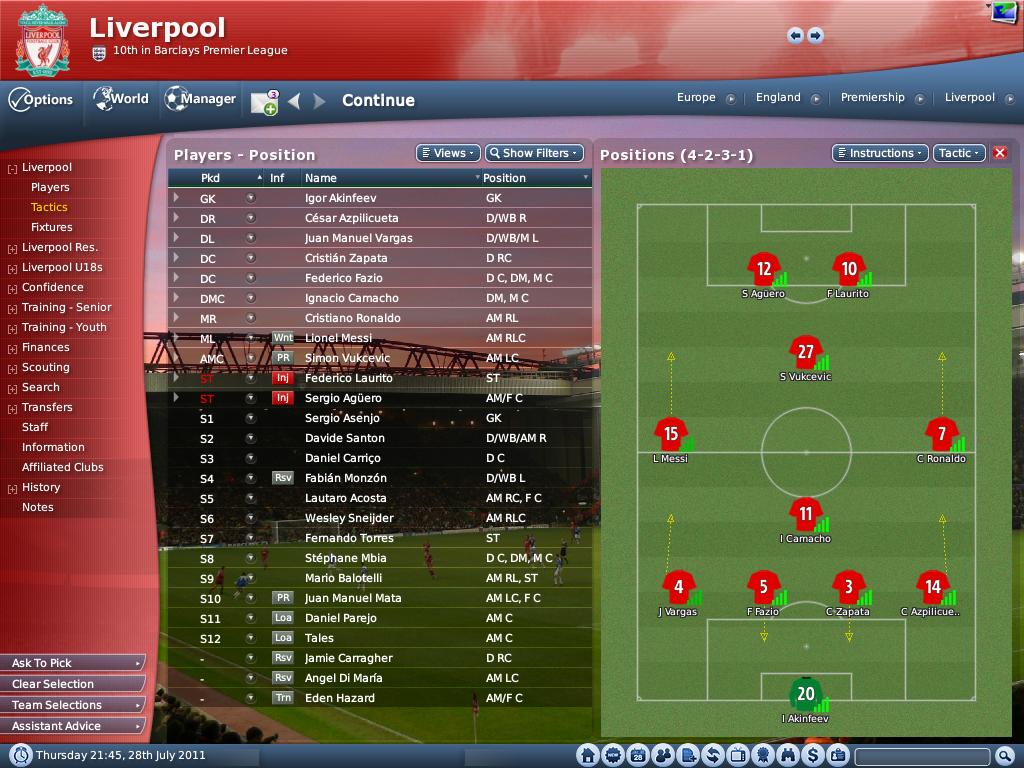Open the Instructions dropdown
Viewport: 1024px width, 768px height.
pos(879,153)
